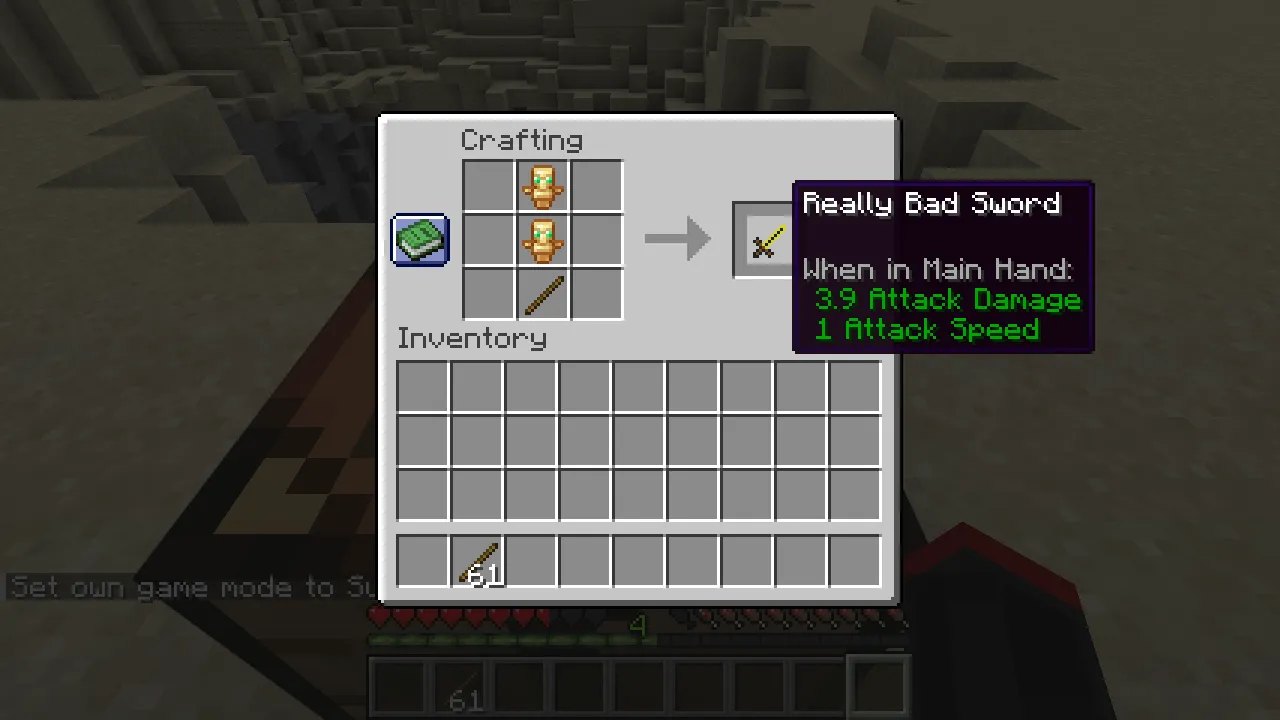This screenshot has width=1280, height=720.
Task: Click the experience bar showing level 4
Action: 638,628
